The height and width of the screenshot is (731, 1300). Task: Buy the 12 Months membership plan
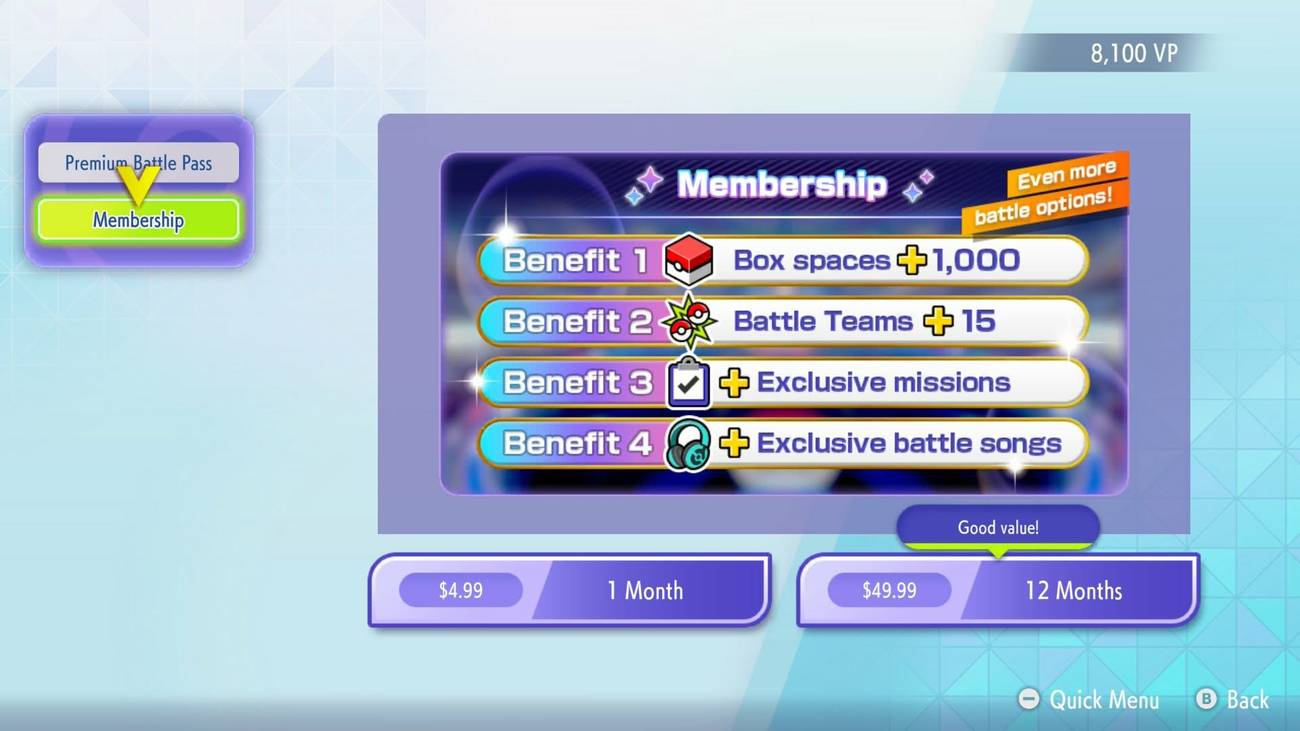tap(997, 590)
